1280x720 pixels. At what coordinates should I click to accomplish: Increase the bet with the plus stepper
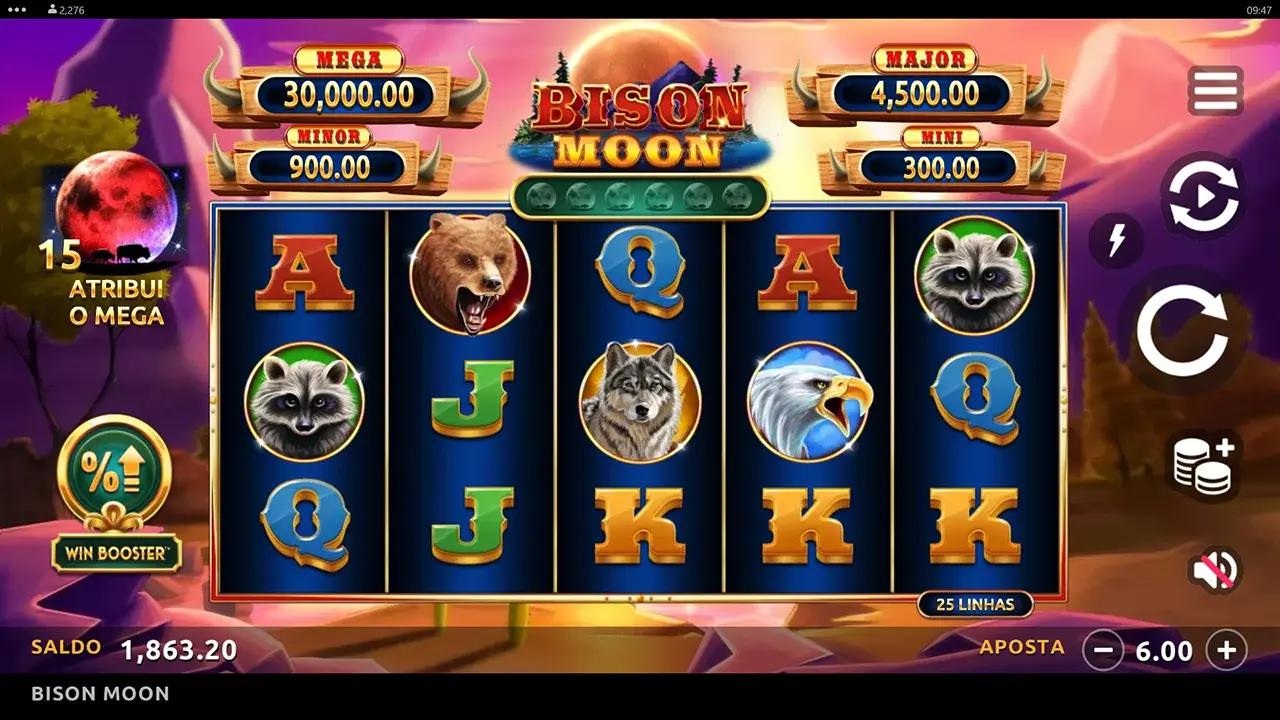click(1228, 651)
